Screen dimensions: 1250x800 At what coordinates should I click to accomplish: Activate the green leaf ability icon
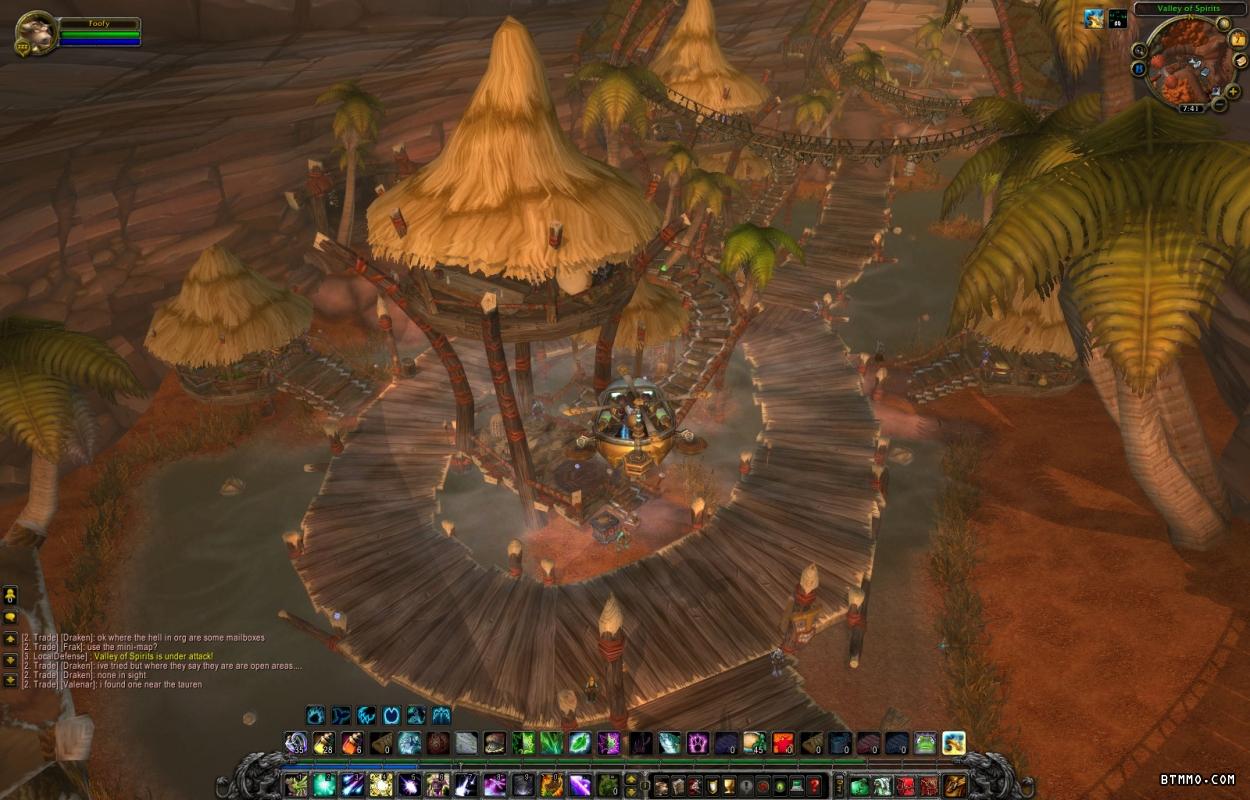(x=580, y=743)
